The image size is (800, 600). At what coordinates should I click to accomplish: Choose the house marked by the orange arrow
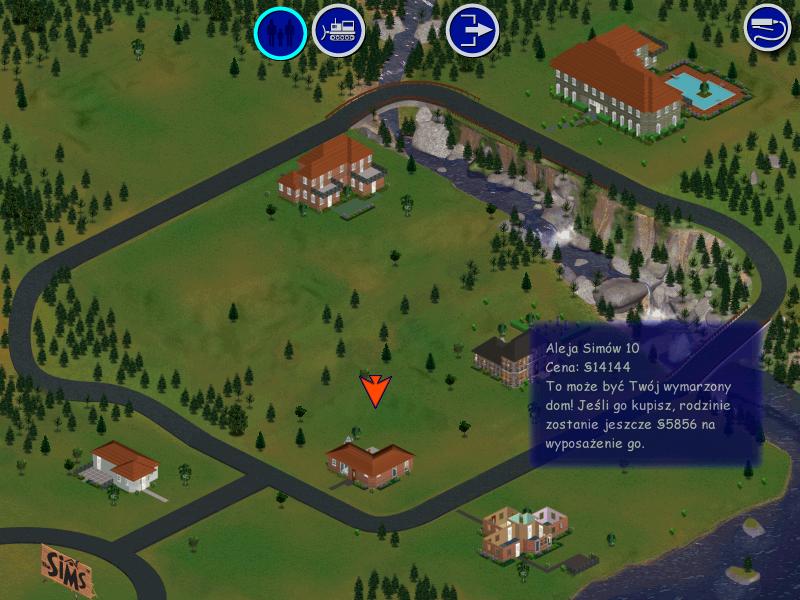tap(370, 463)
